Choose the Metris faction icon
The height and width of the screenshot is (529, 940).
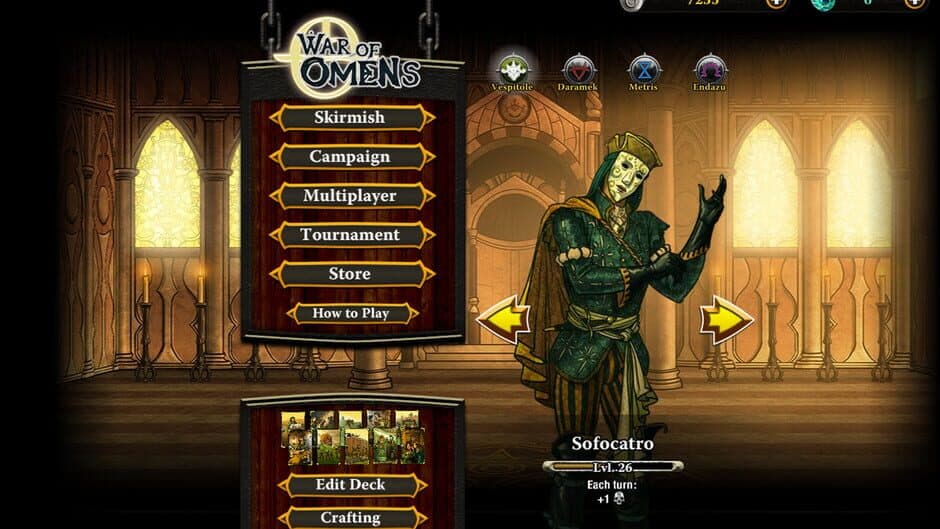645,70
